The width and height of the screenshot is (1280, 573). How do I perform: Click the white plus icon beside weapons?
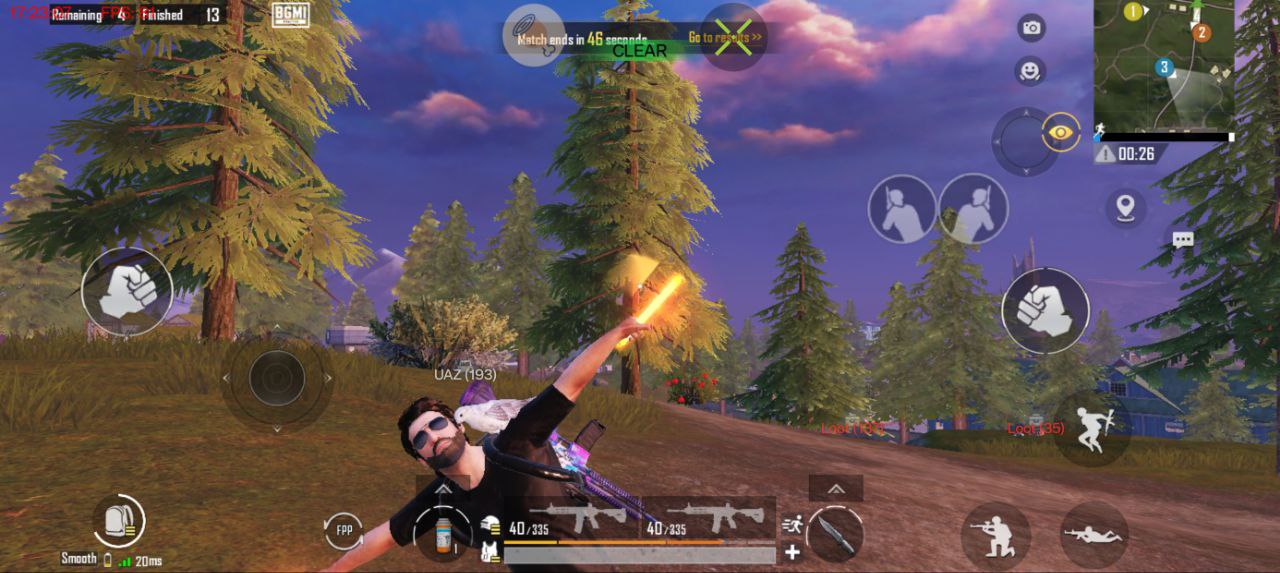point(793,551)
